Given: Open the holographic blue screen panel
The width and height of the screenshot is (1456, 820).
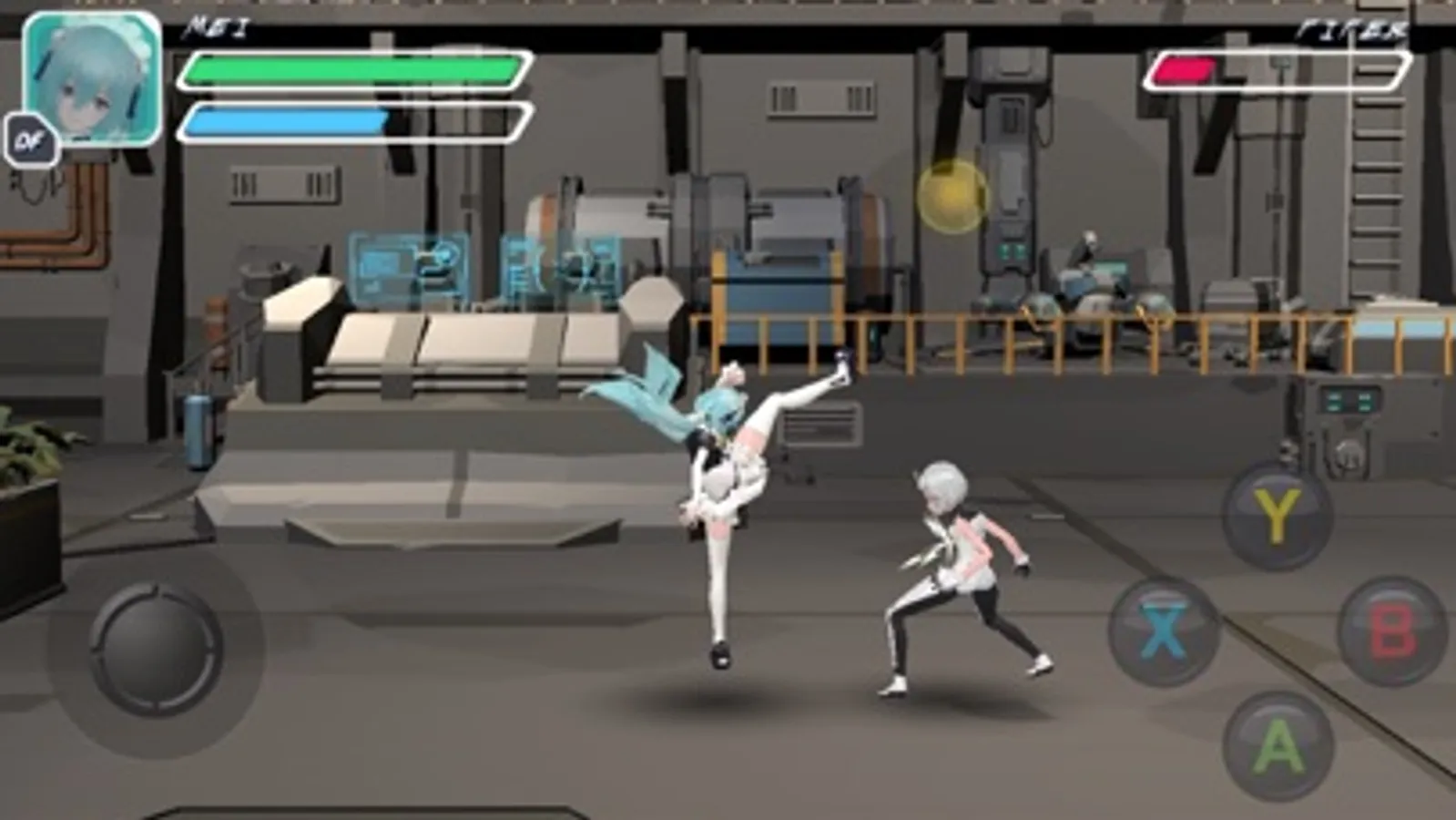Looking at the screenshot, I should click(x=405, y=264).
